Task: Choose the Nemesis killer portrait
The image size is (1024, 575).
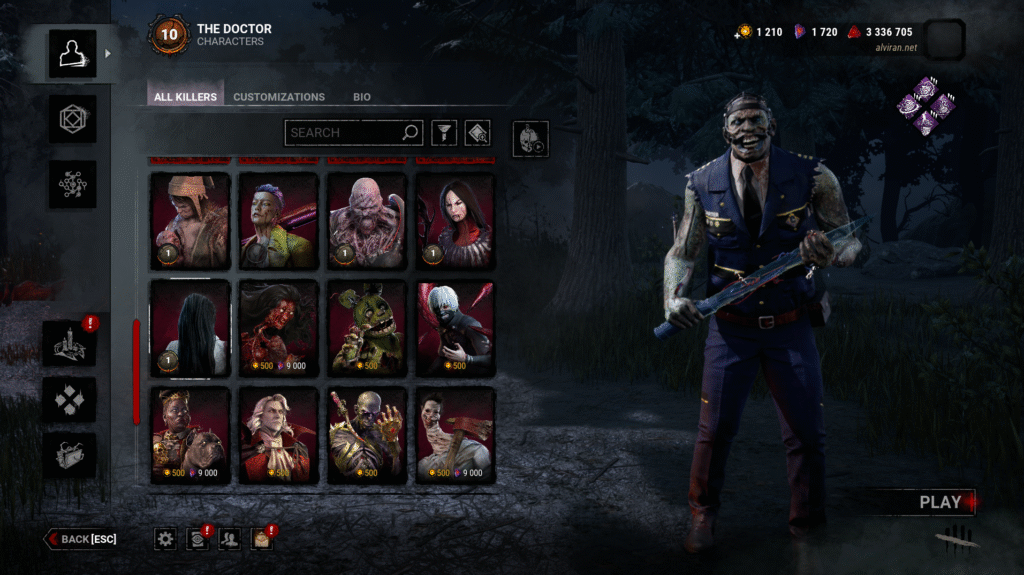Action: click(367, 221)
